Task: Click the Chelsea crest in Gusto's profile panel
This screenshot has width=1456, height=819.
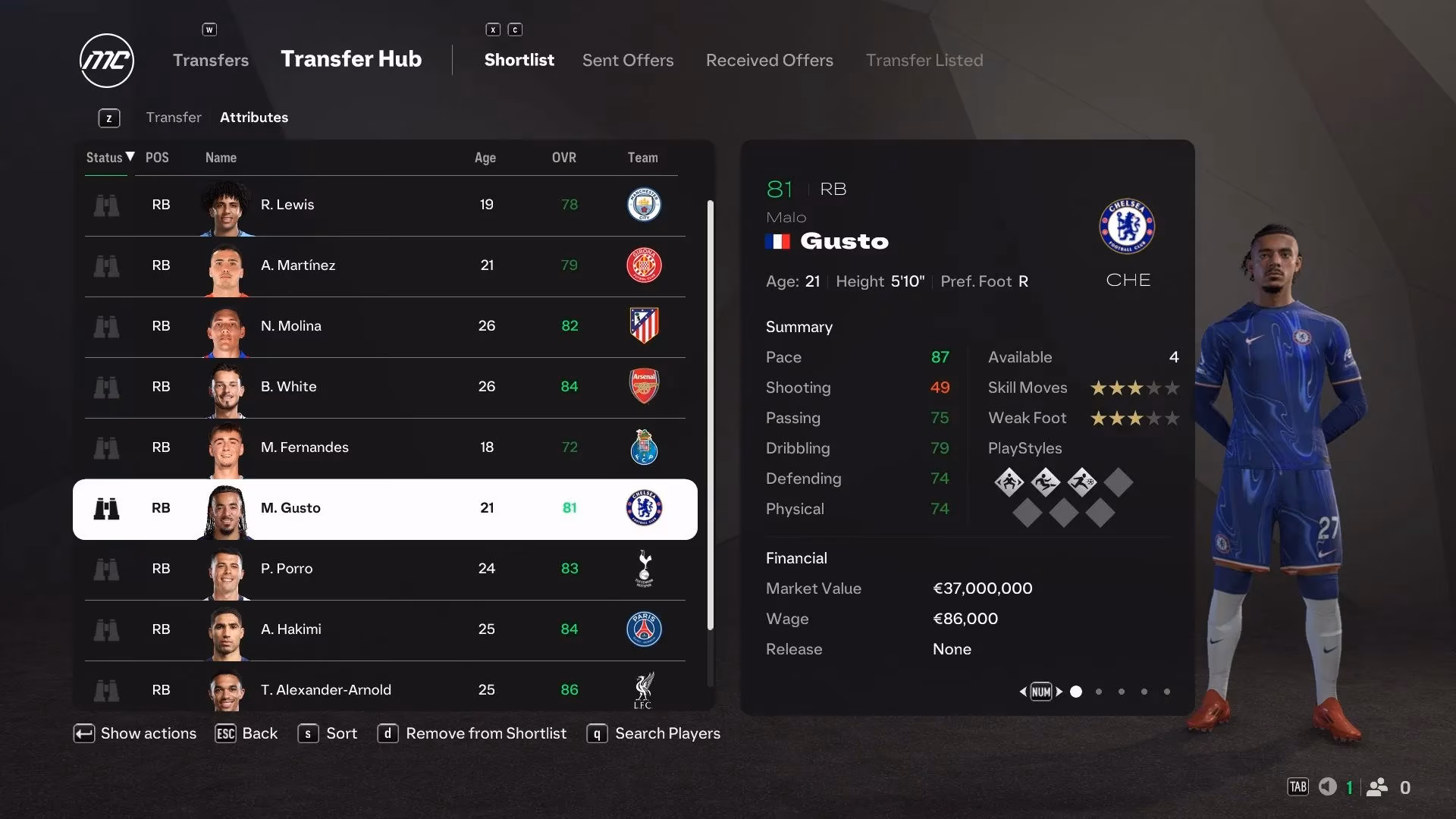Action: click(1128, 227)
